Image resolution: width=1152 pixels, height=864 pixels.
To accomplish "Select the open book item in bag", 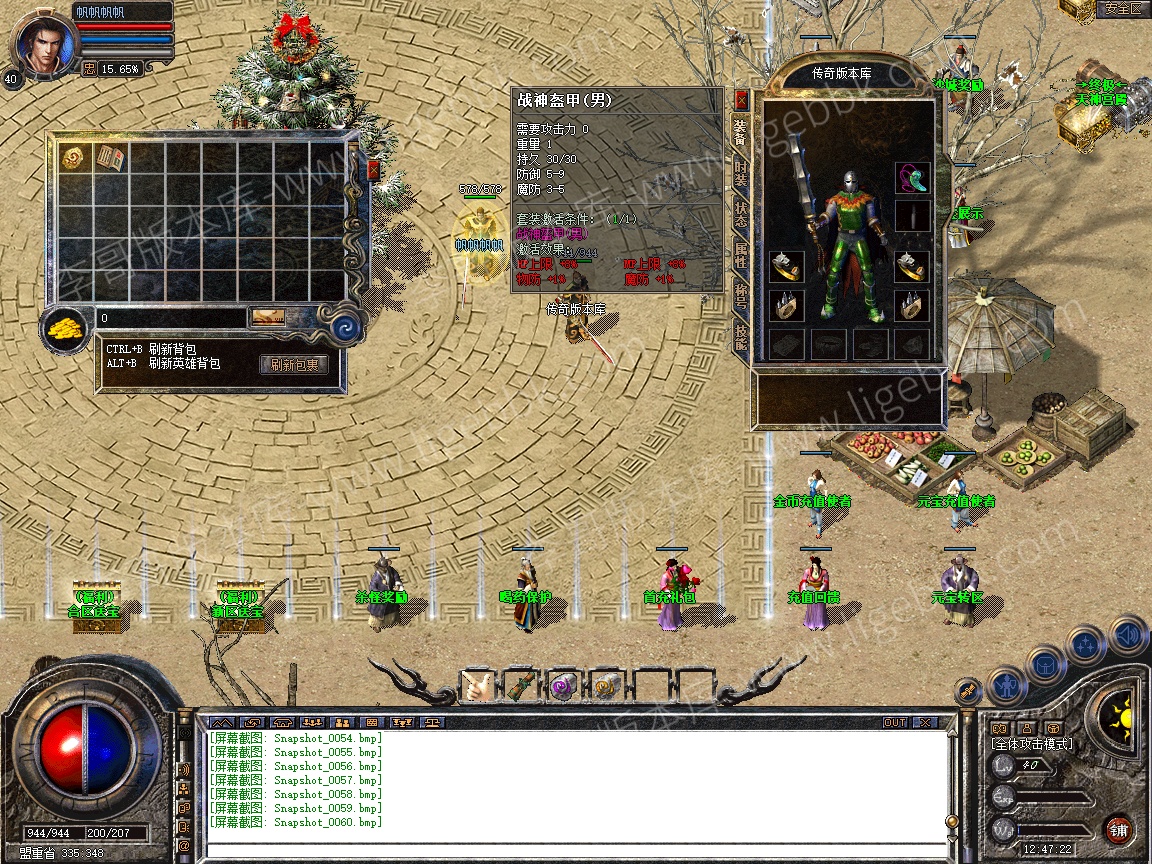I will [x=108, y=158].
